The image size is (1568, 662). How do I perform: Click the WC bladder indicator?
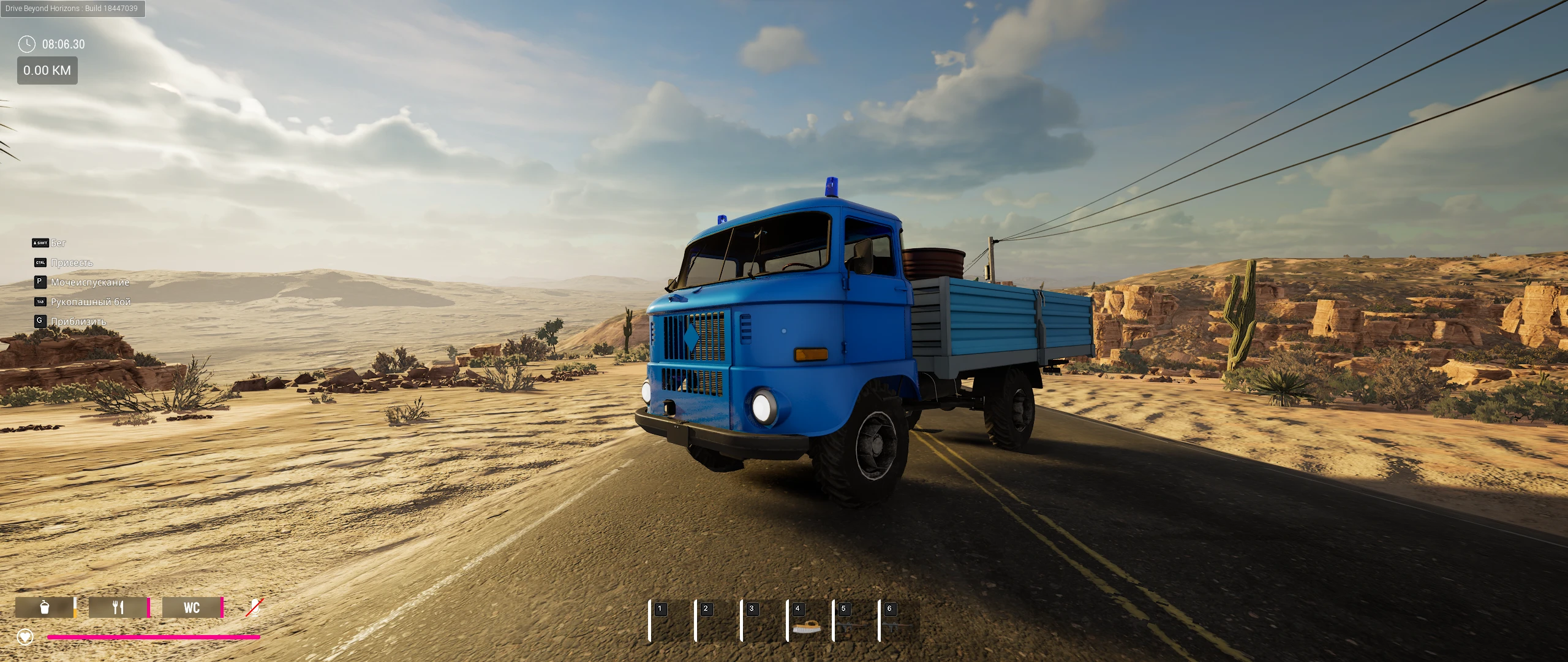192,608
